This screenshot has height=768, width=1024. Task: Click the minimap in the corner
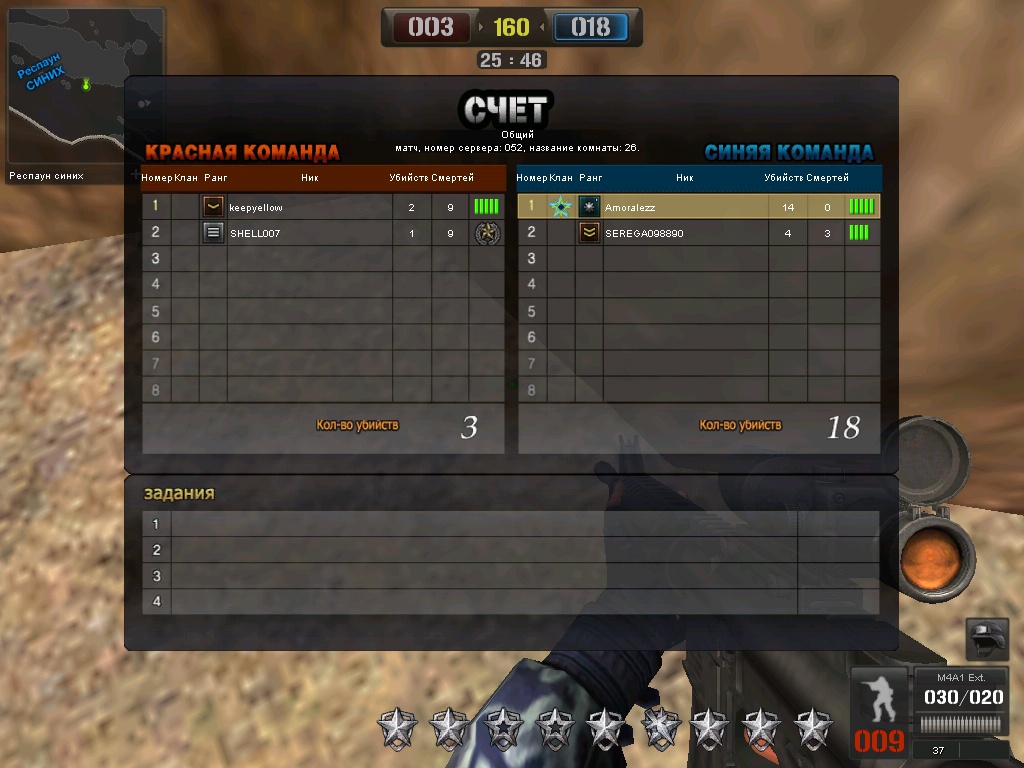(x=86, y=86)
